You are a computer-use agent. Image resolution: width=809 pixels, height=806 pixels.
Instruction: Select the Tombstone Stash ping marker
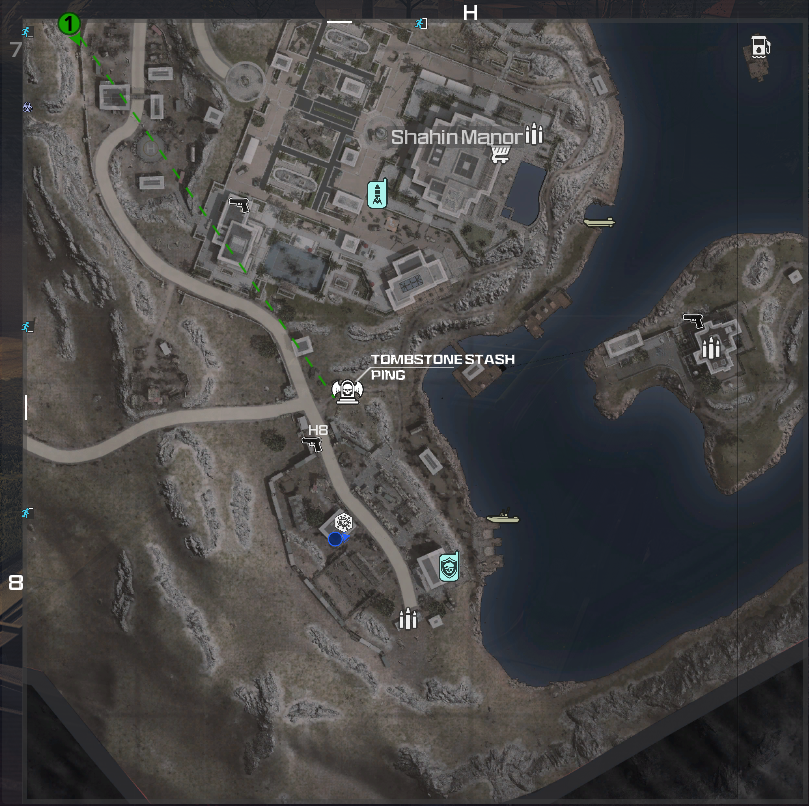pos(346,391)
